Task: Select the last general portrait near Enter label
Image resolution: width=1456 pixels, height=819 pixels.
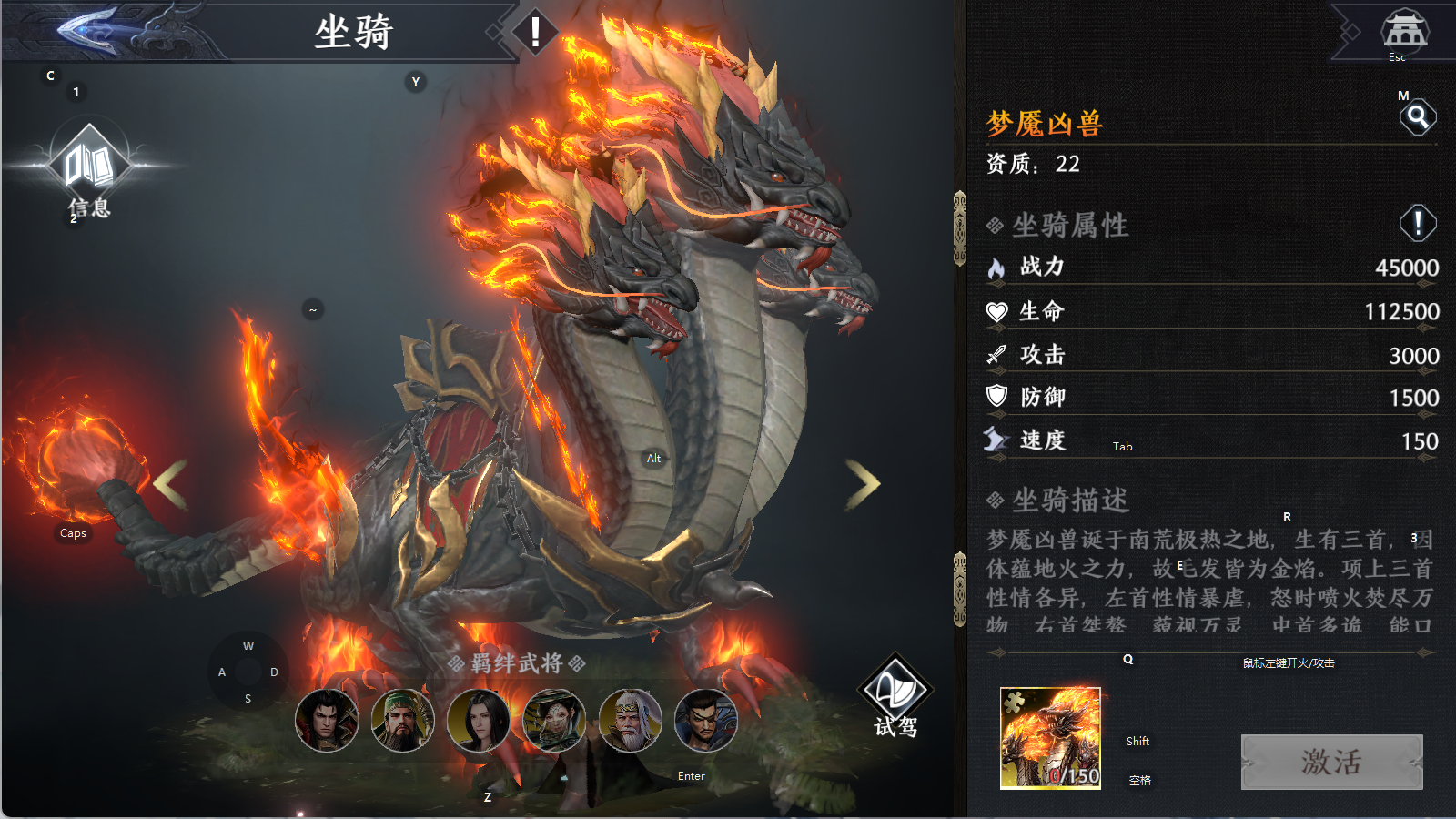Action: 703,721
